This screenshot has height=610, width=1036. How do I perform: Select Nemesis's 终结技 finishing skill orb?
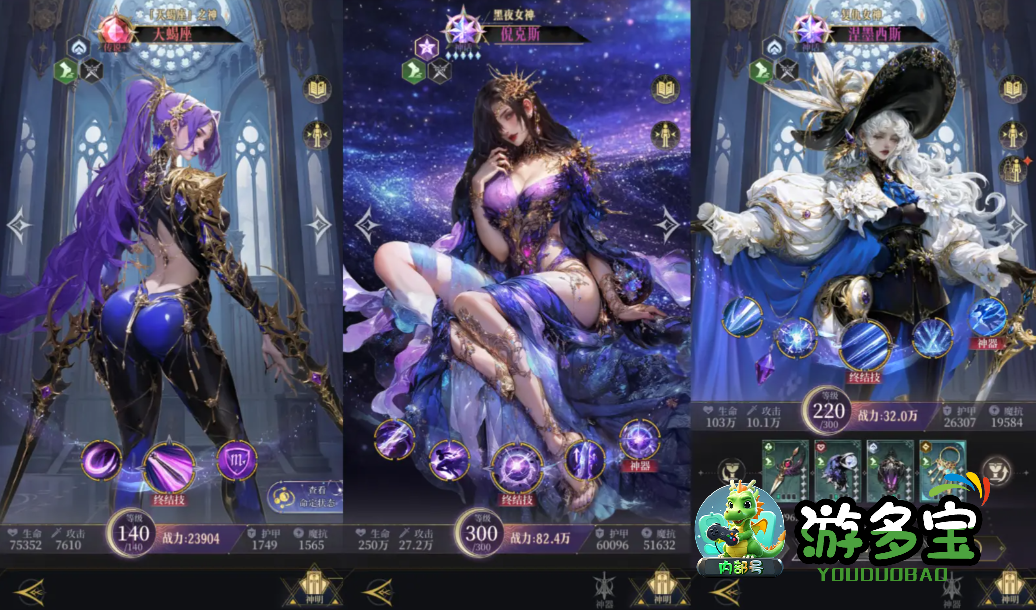pyautogui.click(x=864, y=345)
